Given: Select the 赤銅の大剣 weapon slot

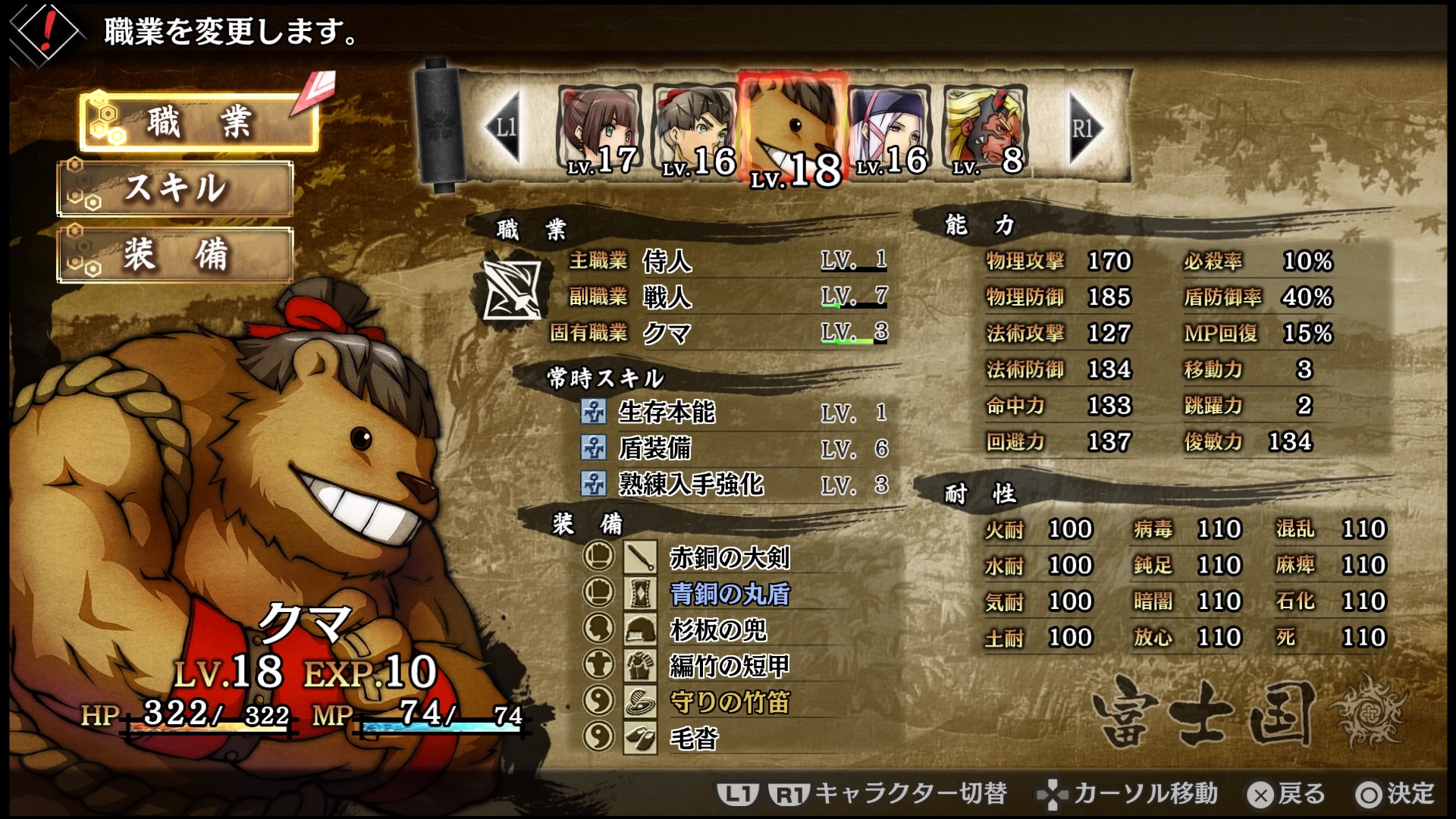Looking at the screenshot, I should (x=730, y=557).
